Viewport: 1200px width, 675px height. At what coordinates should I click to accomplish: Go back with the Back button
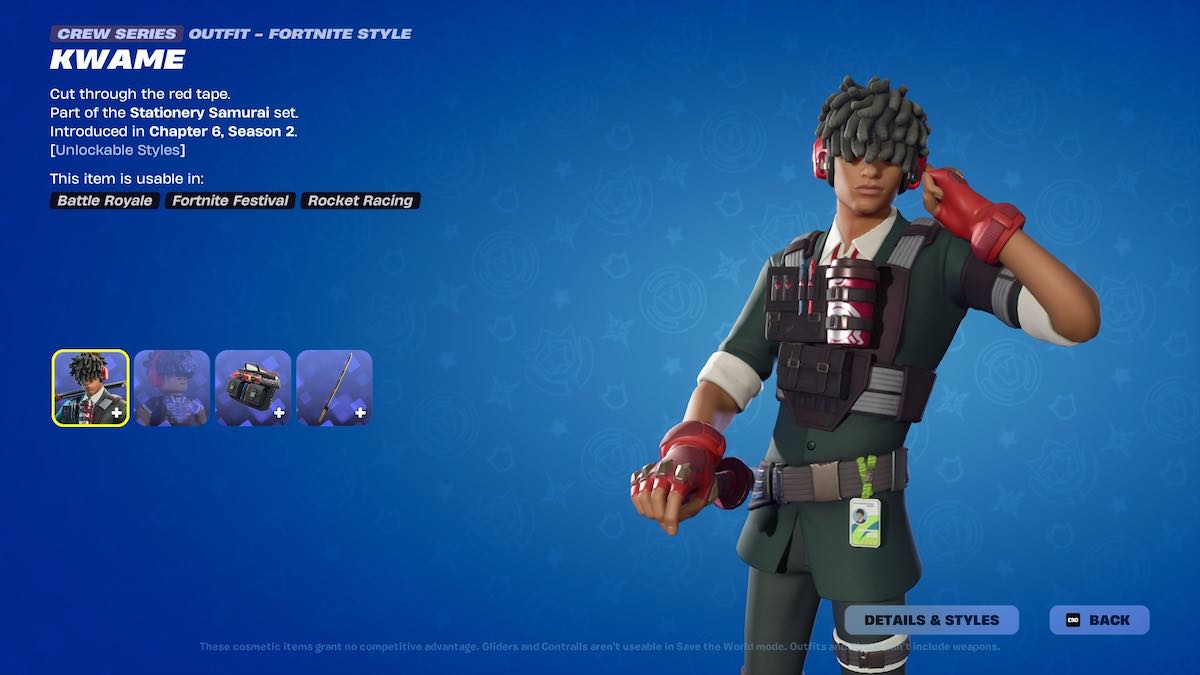point(1099,620)
